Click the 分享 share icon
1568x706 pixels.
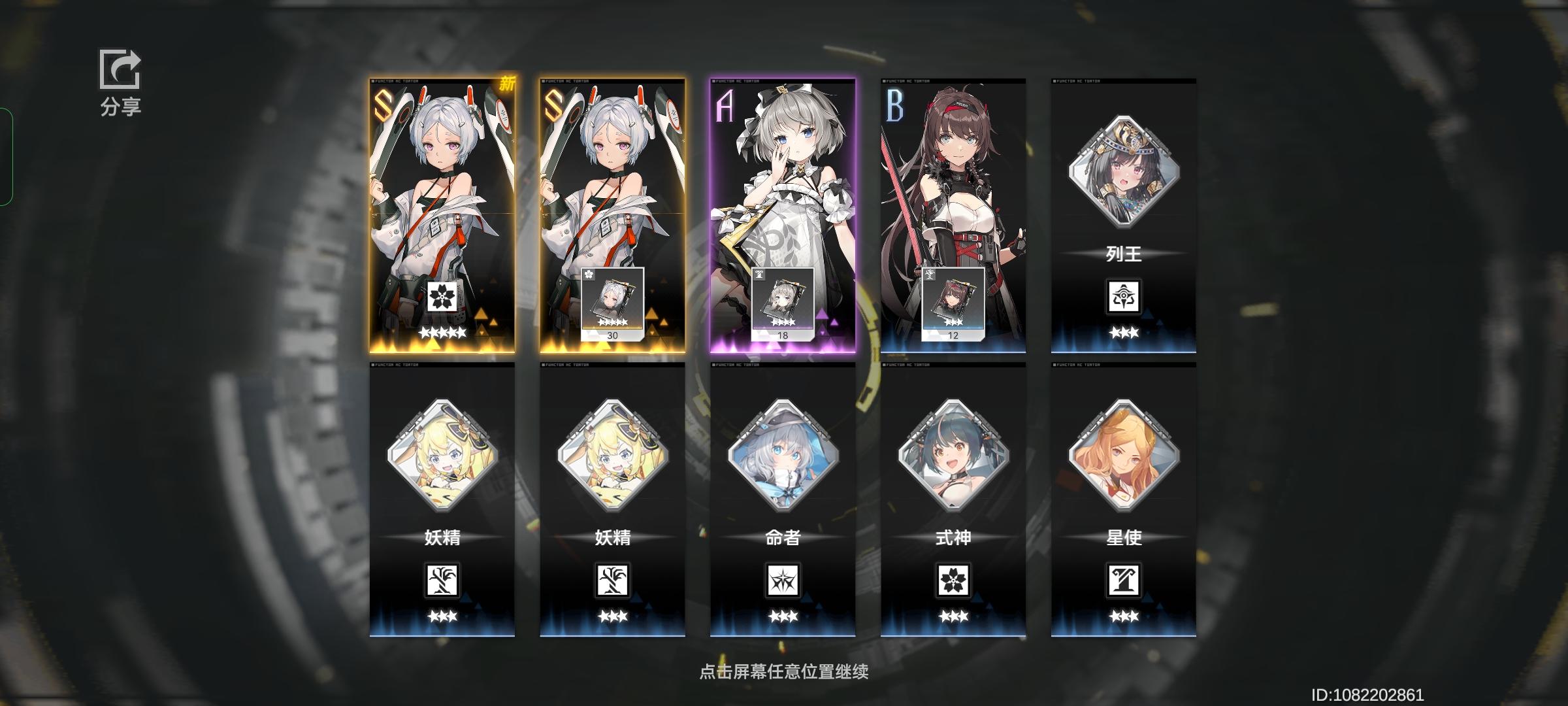120,69
